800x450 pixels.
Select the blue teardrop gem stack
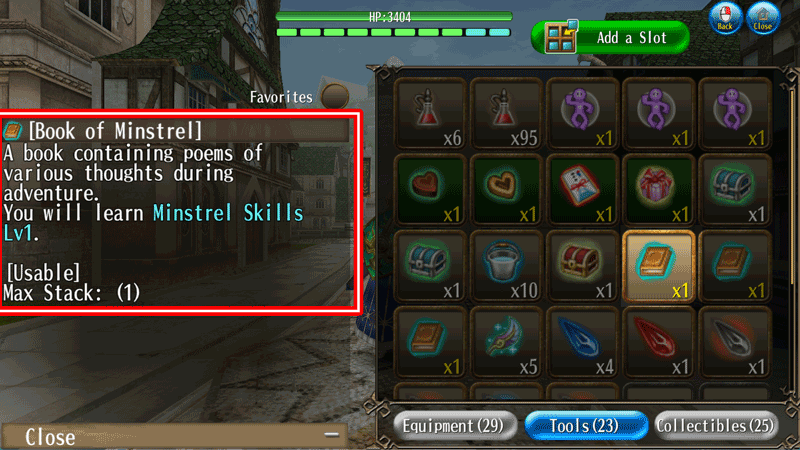(x=582, y=341)
